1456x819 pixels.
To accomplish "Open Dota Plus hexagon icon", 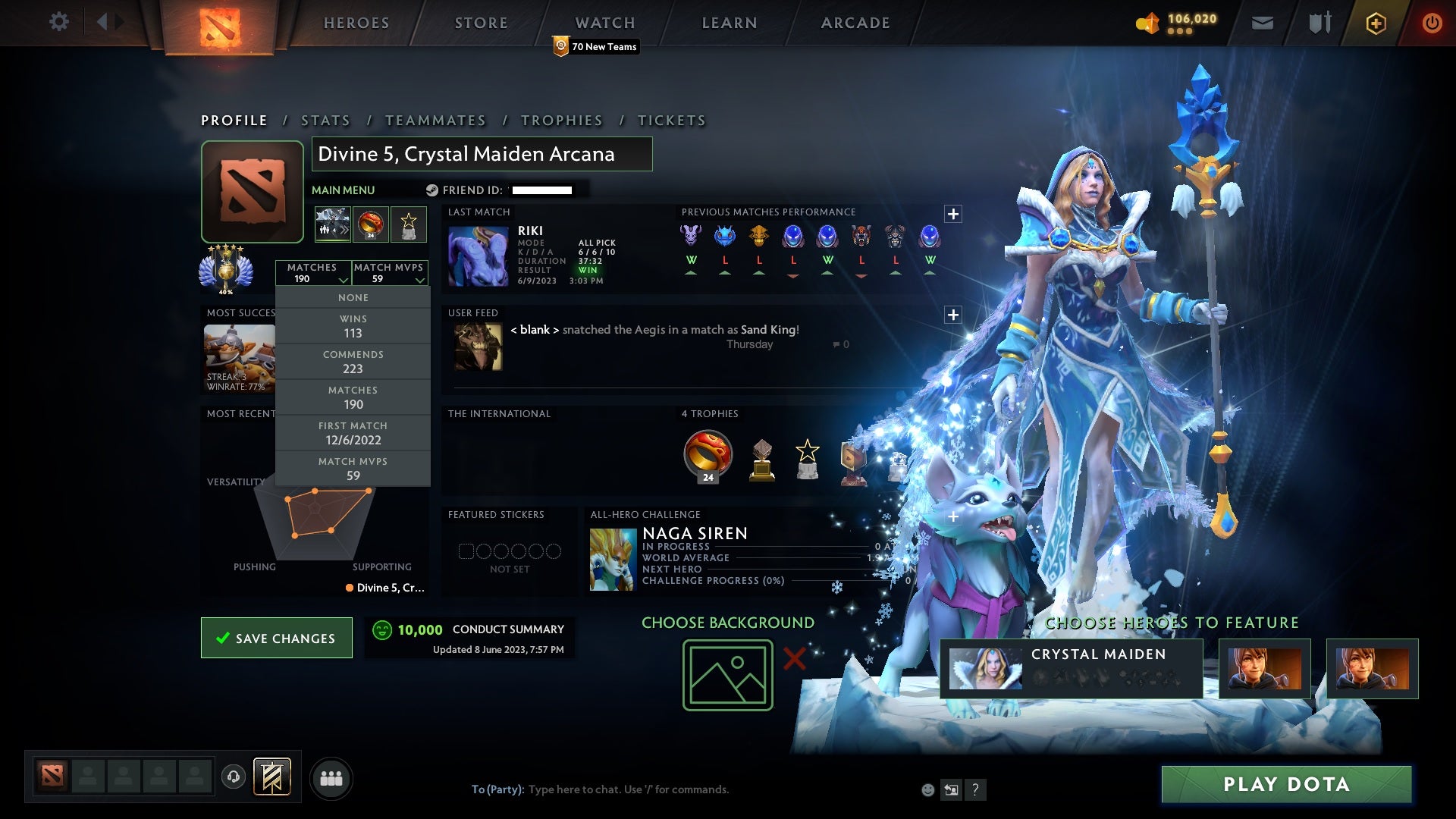I will (1375, 22).
